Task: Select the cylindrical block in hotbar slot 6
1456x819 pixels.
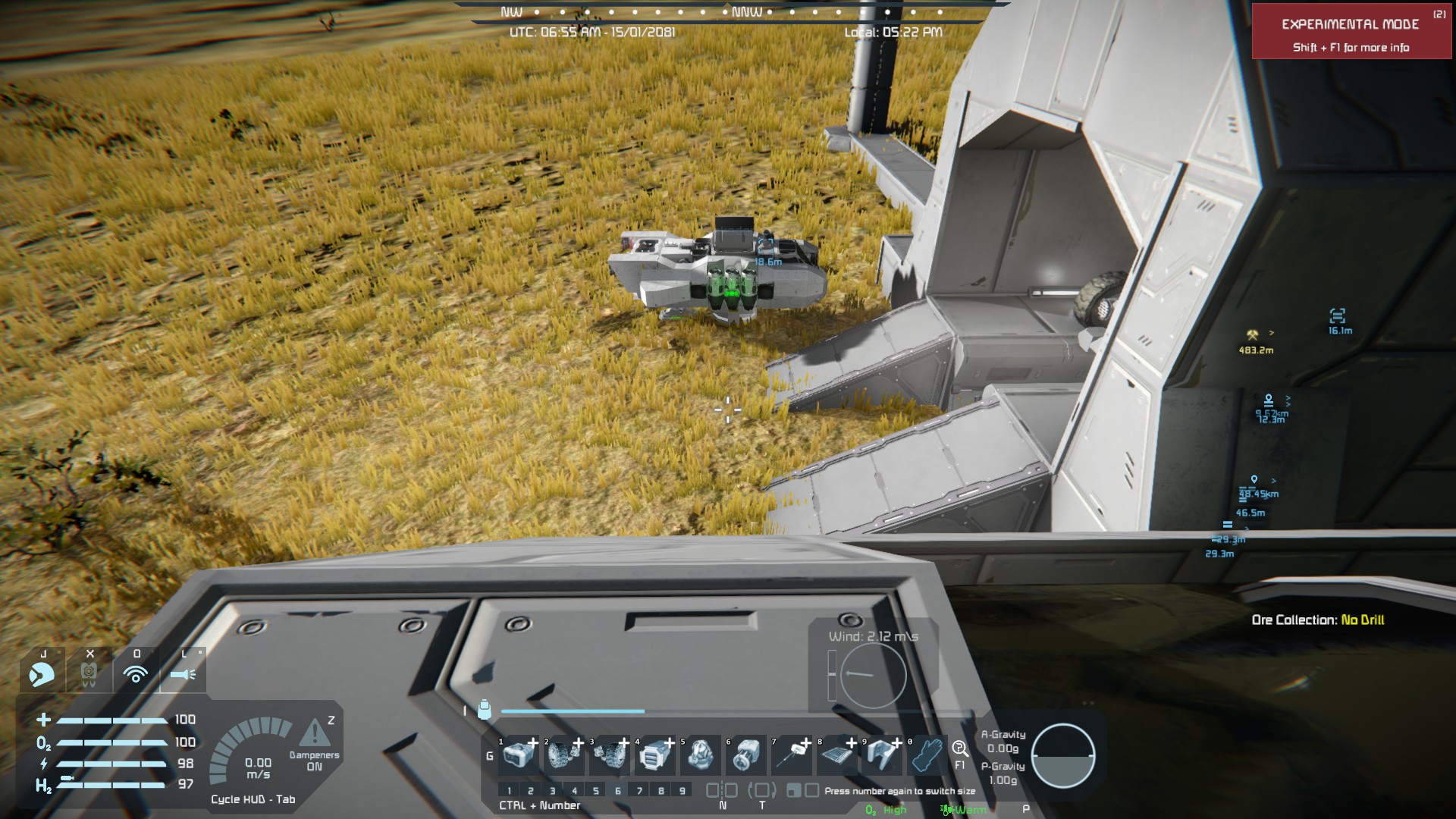Action: click(x=745, y=755)
